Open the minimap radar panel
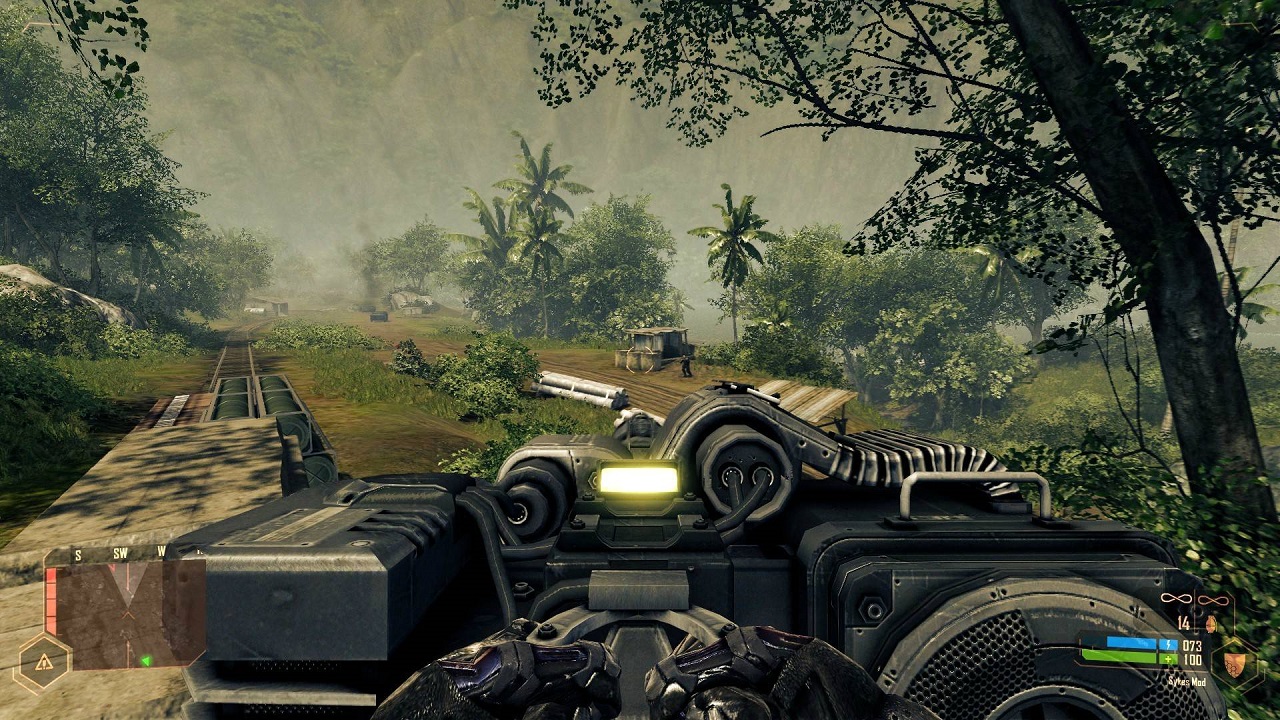This screenshot has height=720, width=1280. pyautogui.click(x=125, y=613)
